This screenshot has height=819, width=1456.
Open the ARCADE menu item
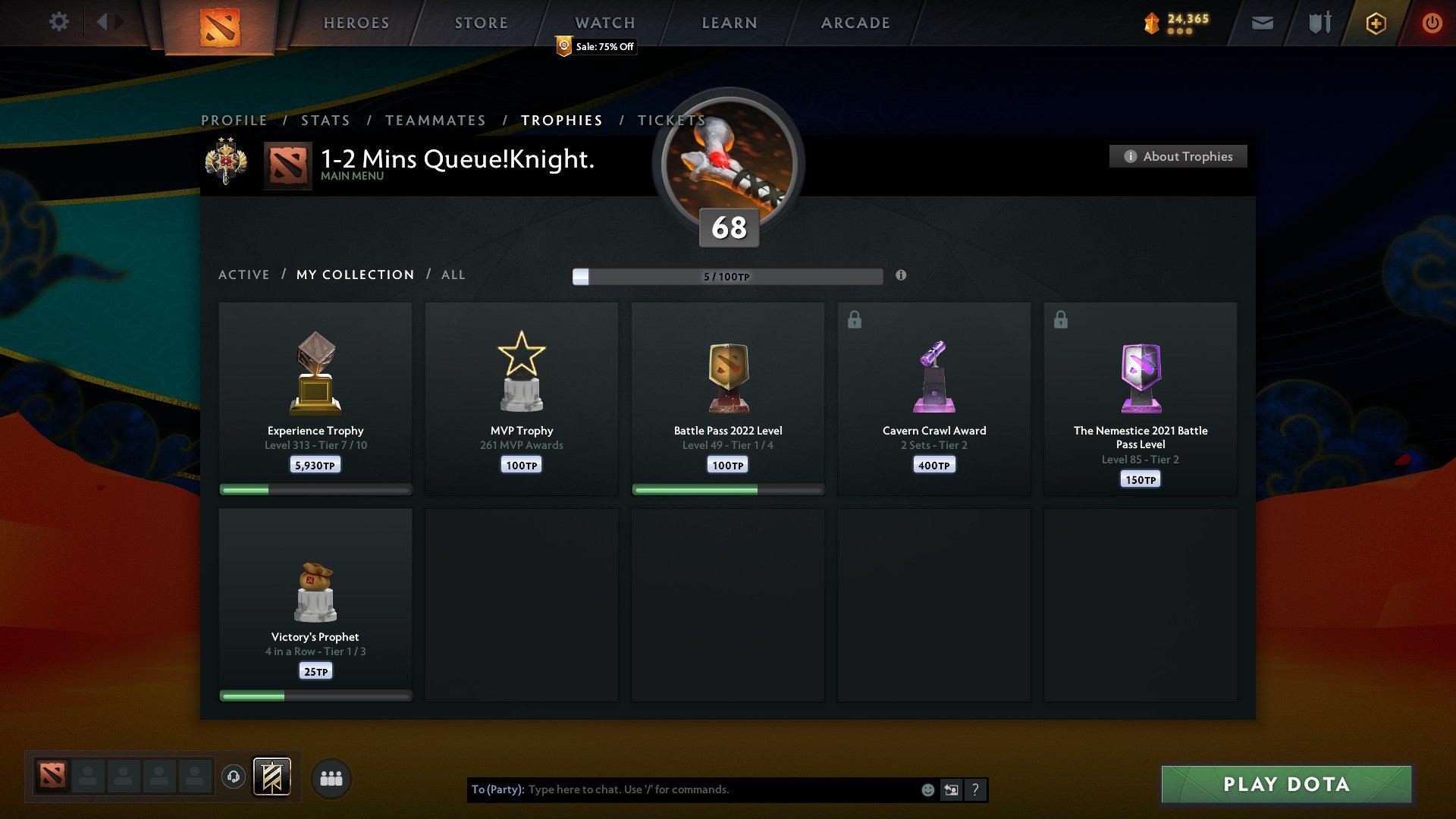click(855, 23)
